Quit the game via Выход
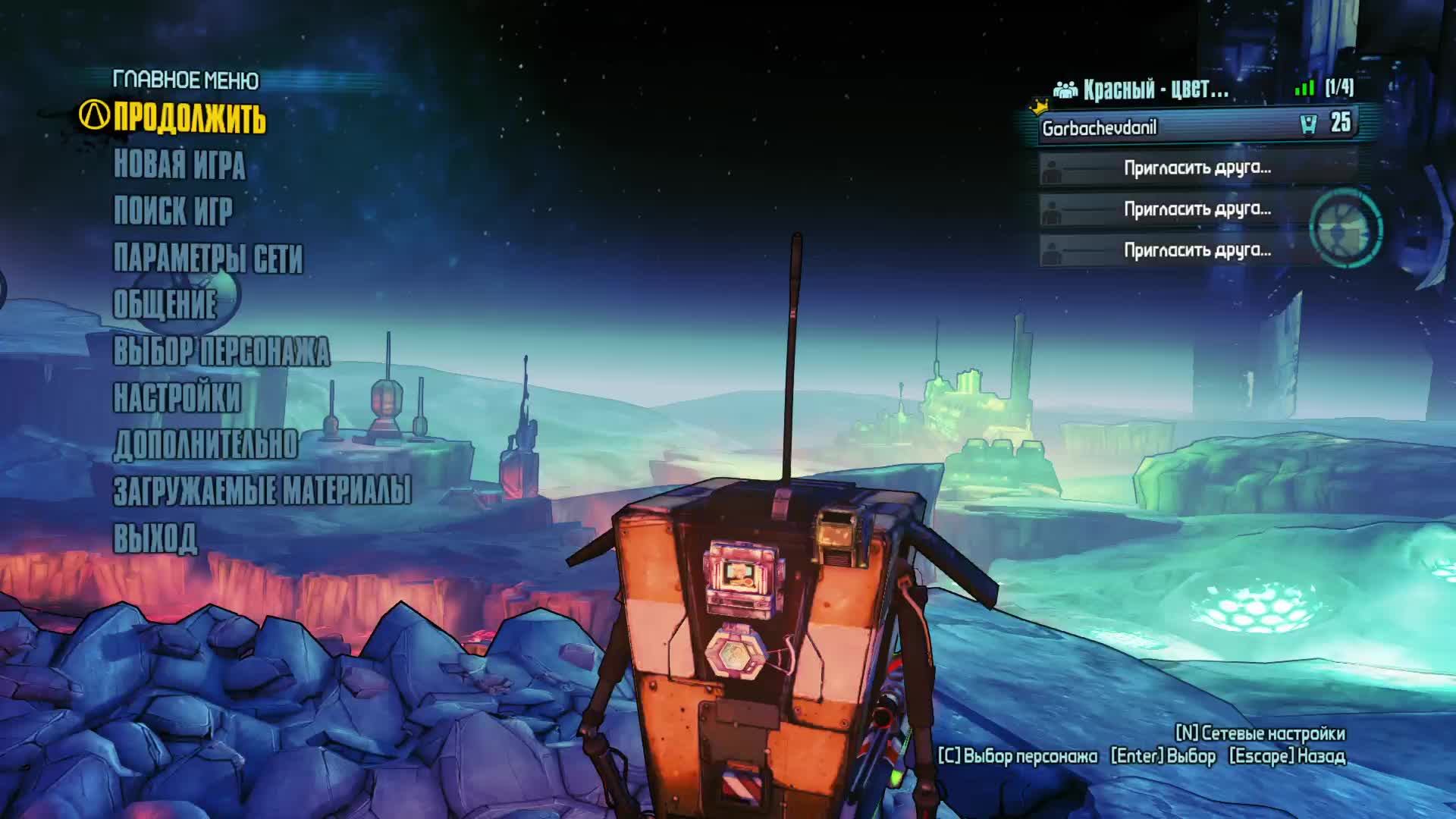Screen dimensions: 1456x819 point(155,538)
